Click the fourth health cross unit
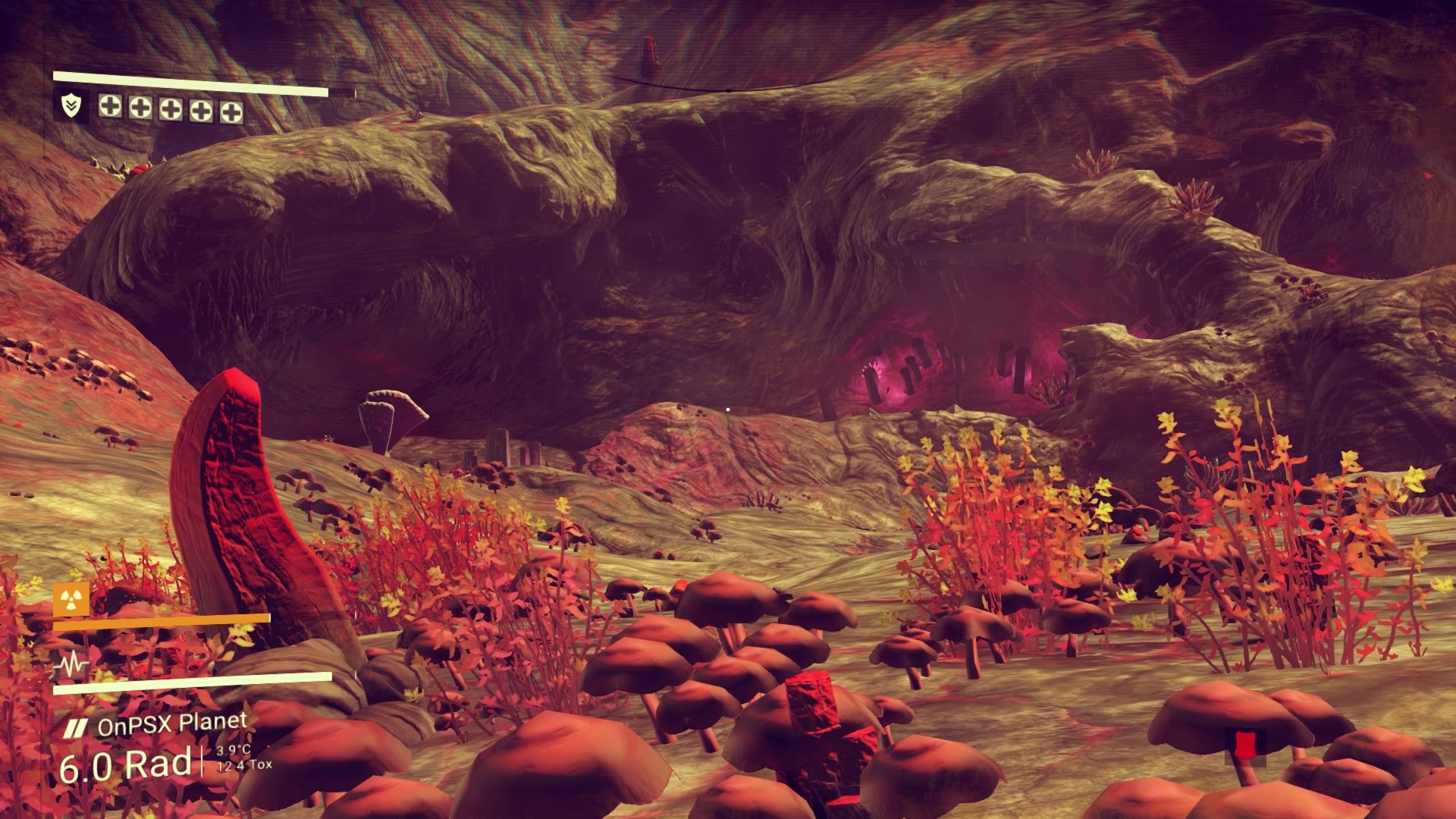Screen dimensions: 1456x819 (201, 109)
